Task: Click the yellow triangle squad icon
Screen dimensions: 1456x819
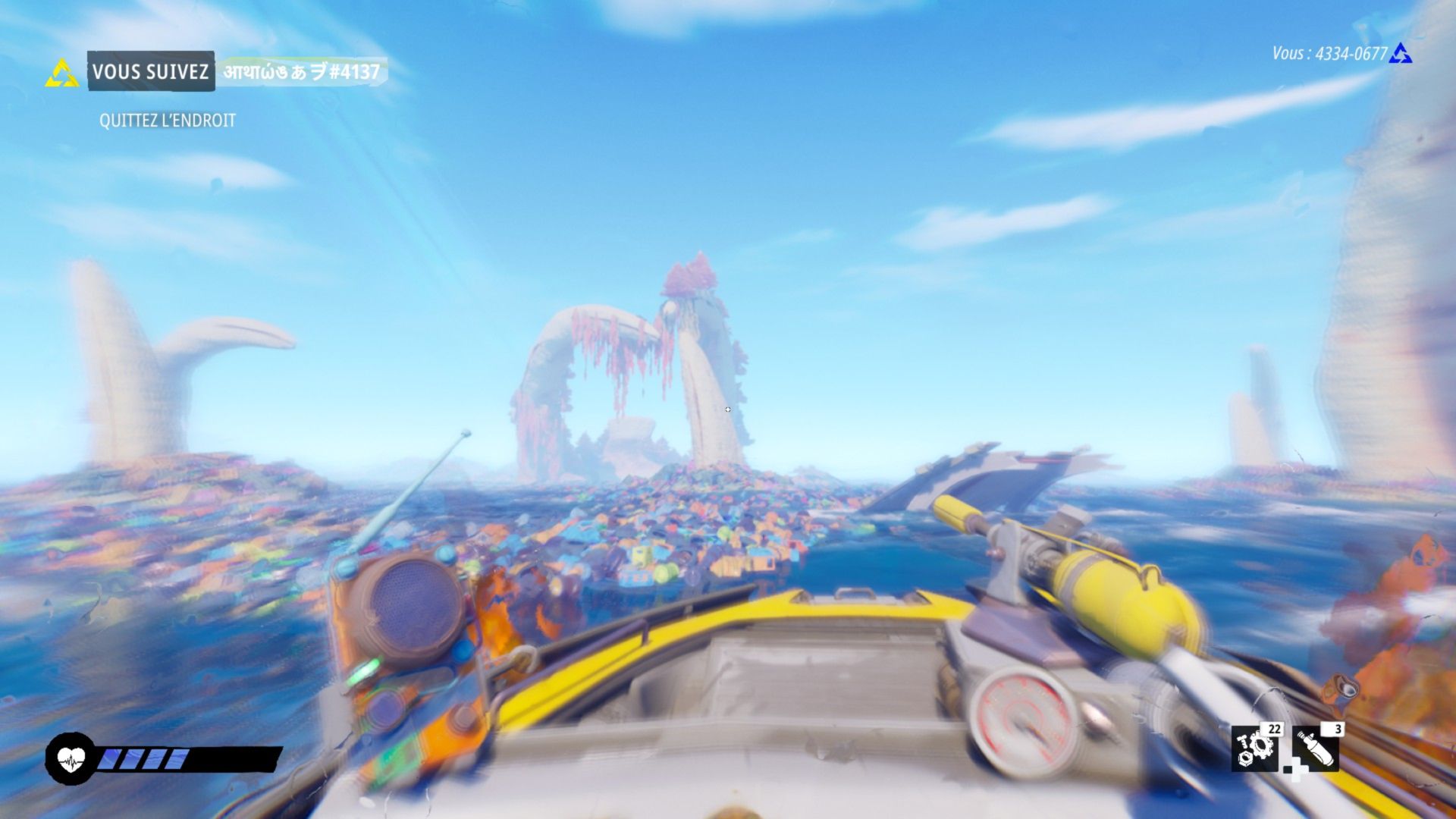Action: (61, 74)
